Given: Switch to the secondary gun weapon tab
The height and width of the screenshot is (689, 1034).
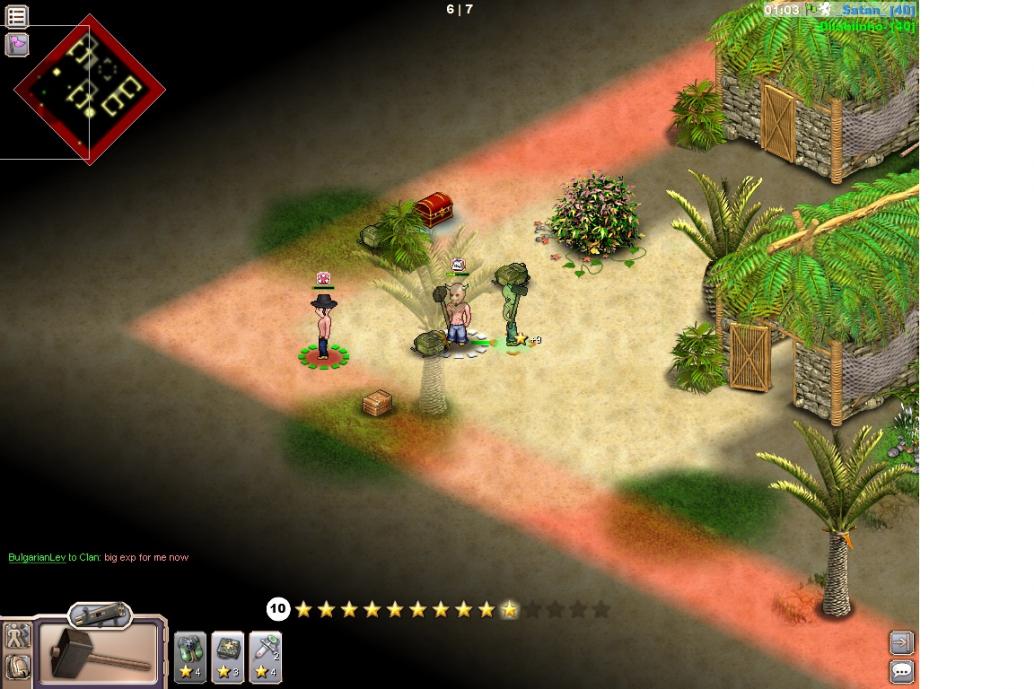Looking at the screenshot, I should (x=100, y=614).
